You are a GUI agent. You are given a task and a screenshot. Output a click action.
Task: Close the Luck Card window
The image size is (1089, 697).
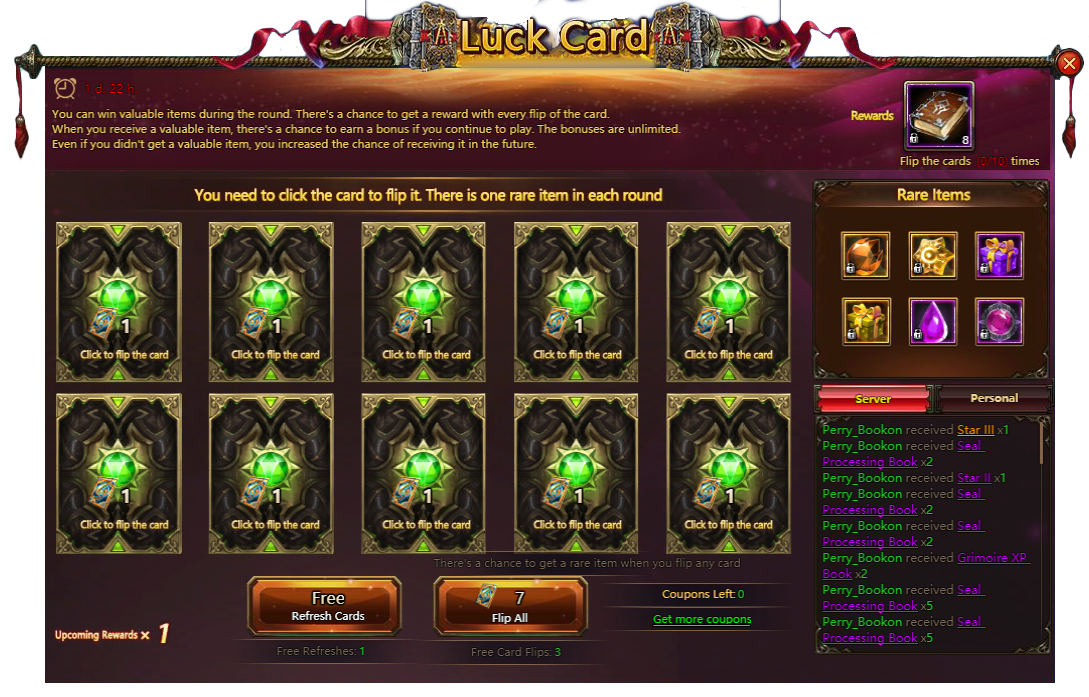click(x=1069, y=64)
